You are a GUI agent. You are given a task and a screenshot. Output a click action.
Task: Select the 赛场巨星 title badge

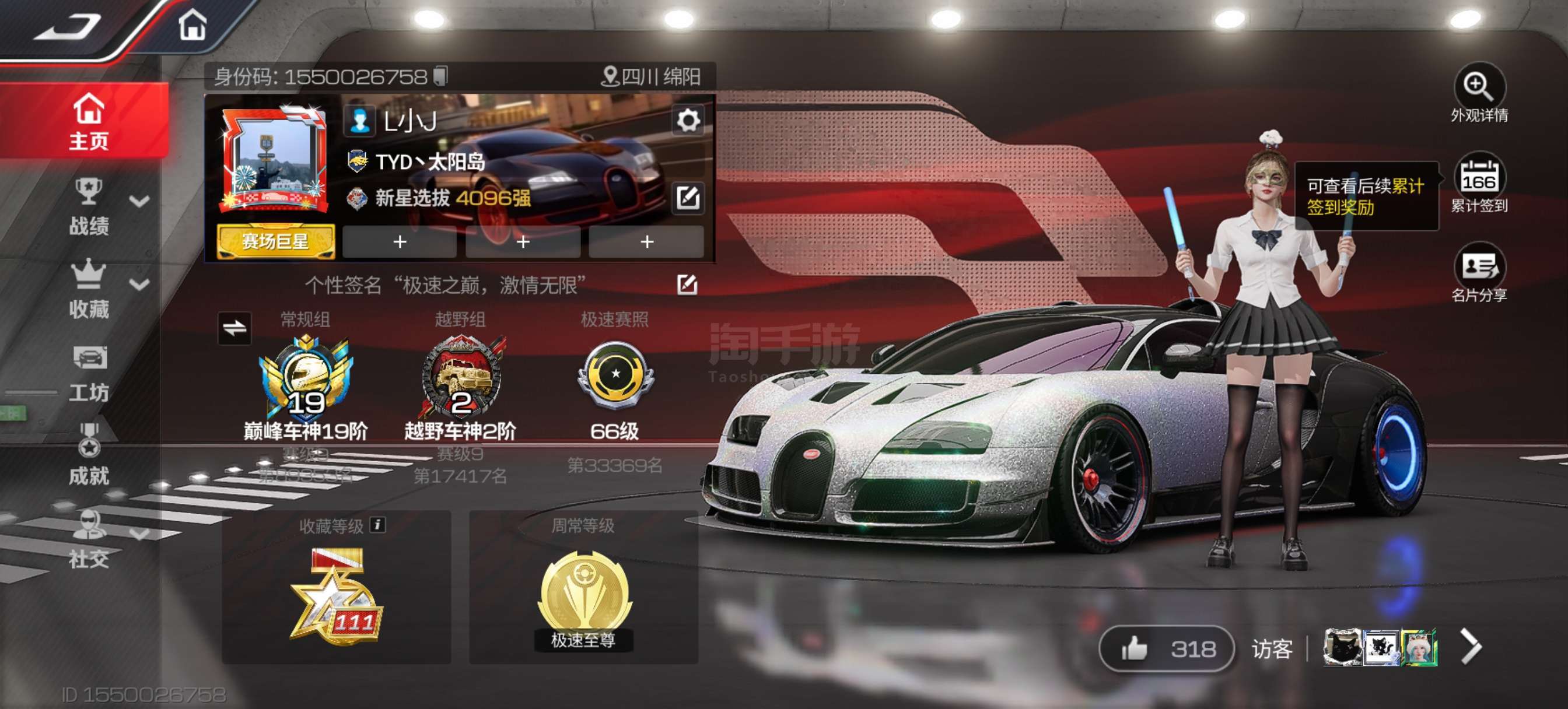point(275,241)
